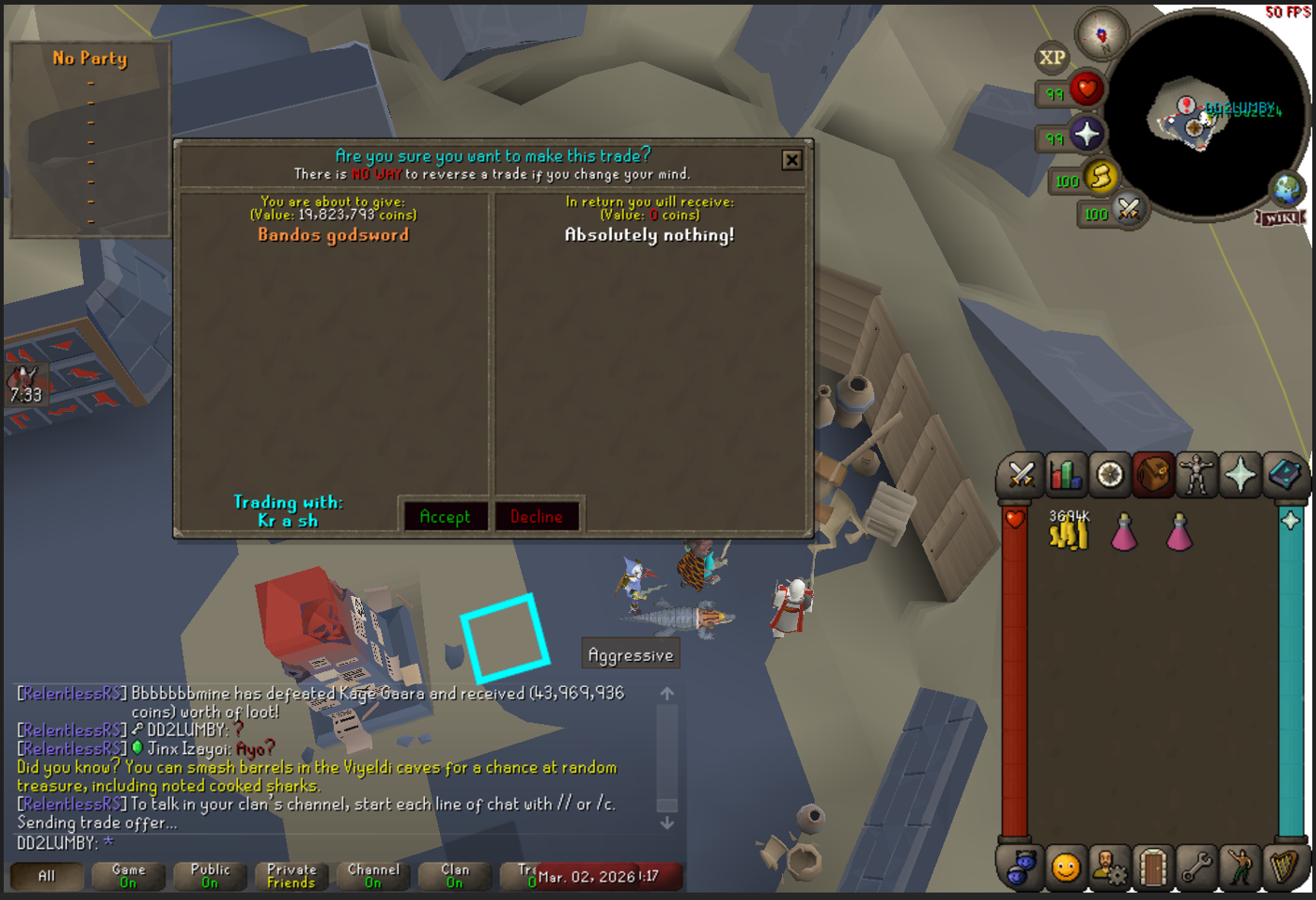
Task: Toggle Public chat filter off
Action: (209, 875)
